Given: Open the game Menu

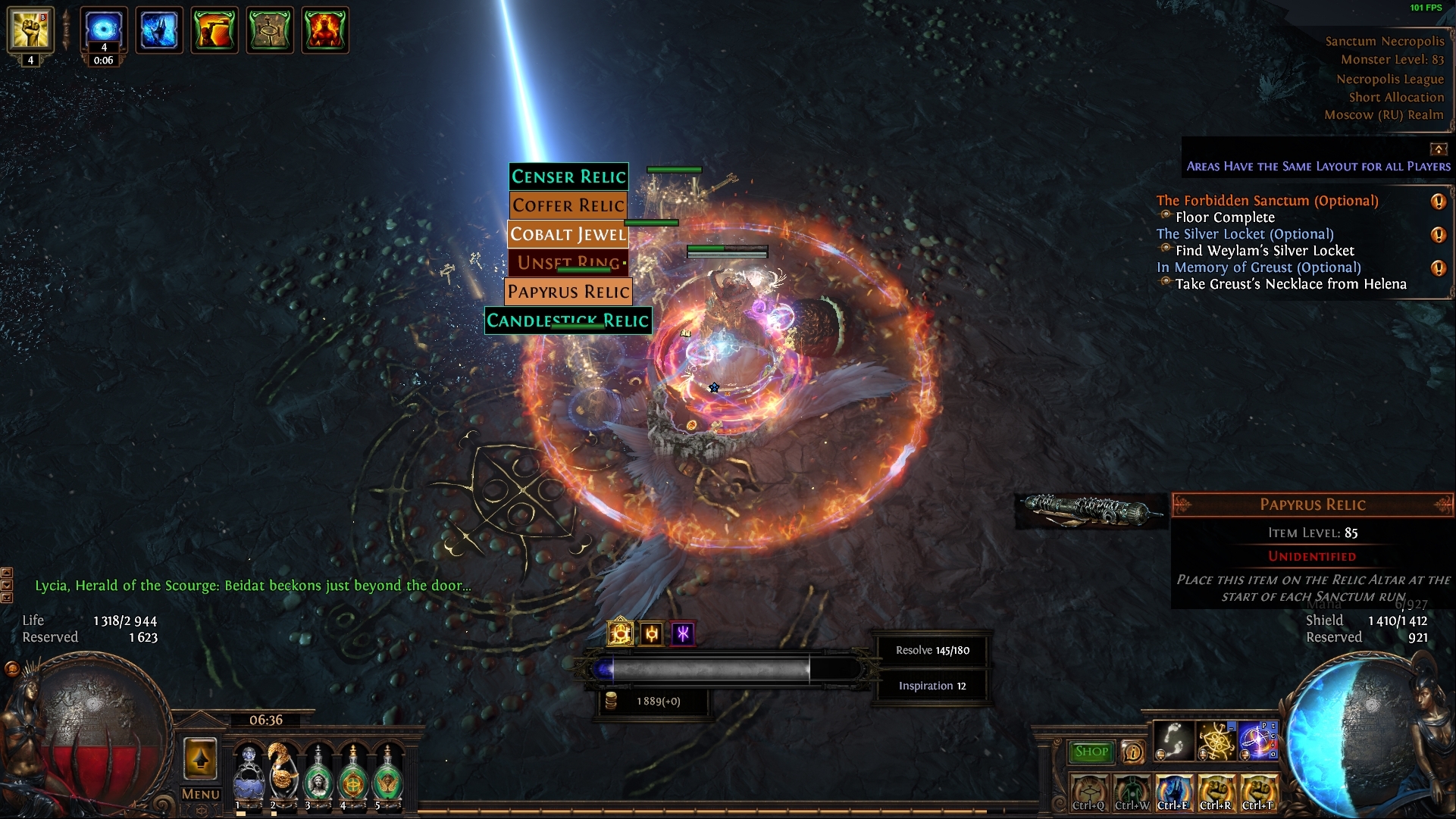Looking at the screenshot, I should point(200,794).
